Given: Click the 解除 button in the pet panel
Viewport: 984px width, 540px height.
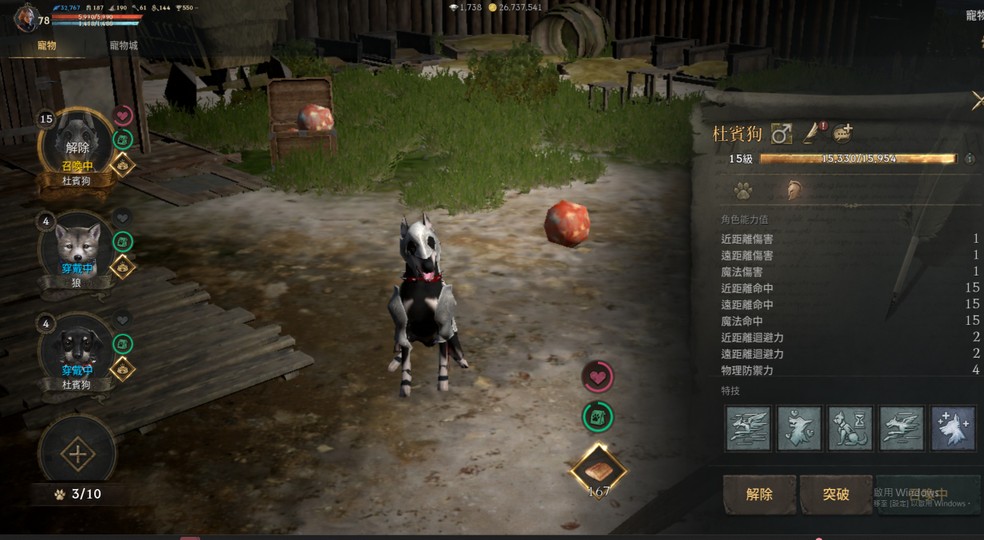Looking at the screenshot, I should pos(759,494).
